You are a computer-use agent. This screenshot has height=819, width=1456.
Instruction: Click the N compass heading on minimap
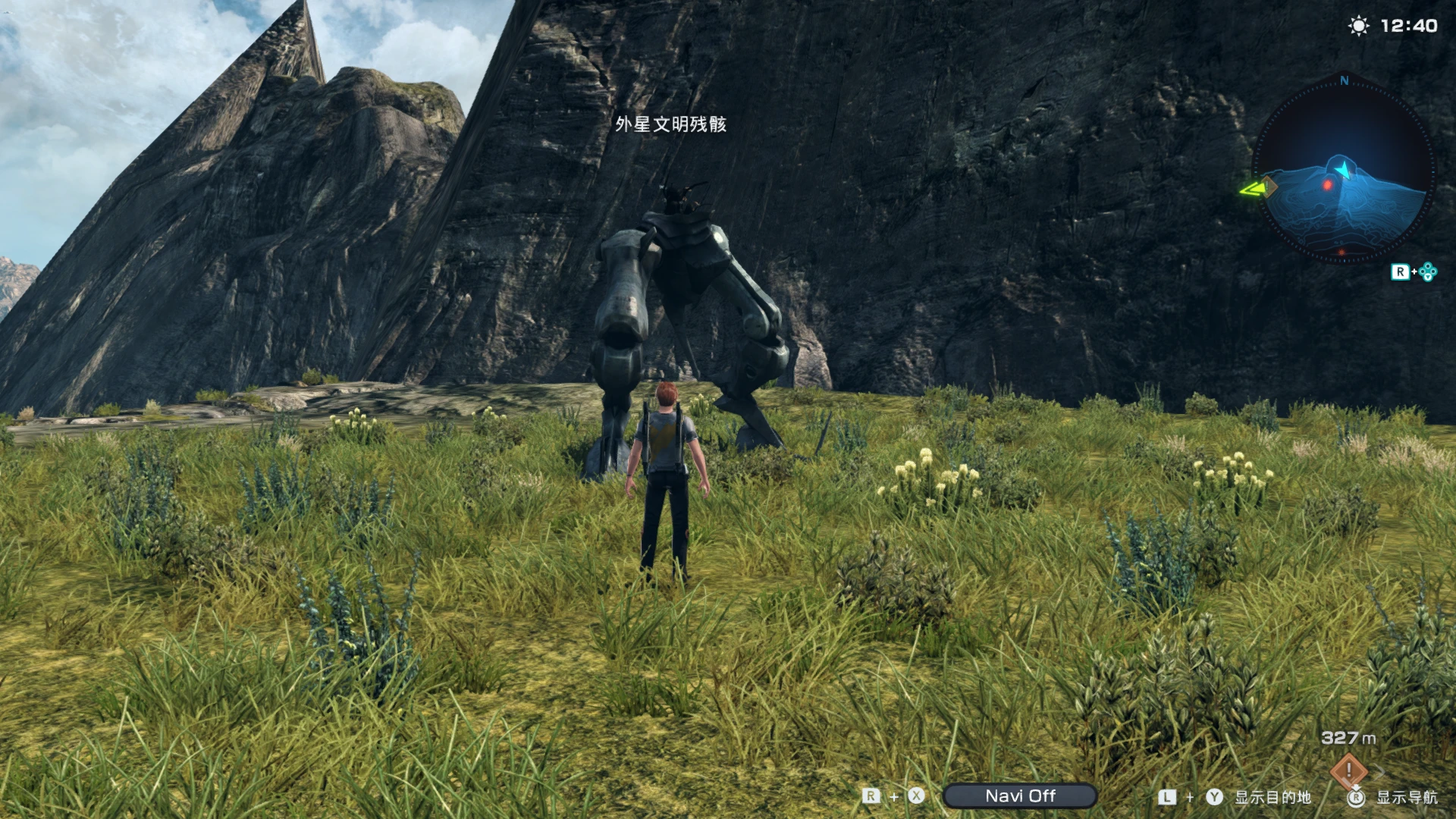[1344, 81]
